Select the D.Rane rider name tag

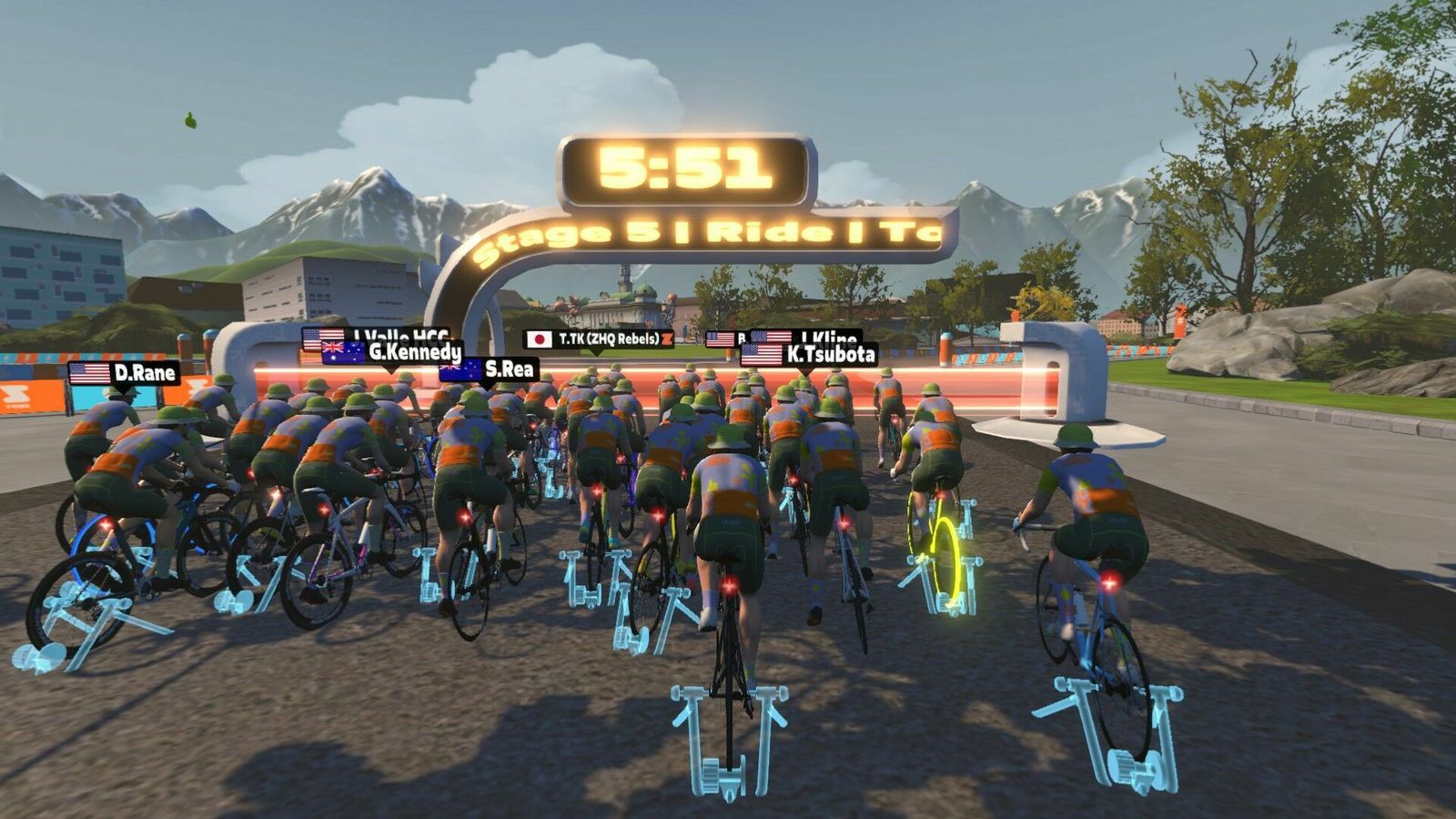[124, 373]
